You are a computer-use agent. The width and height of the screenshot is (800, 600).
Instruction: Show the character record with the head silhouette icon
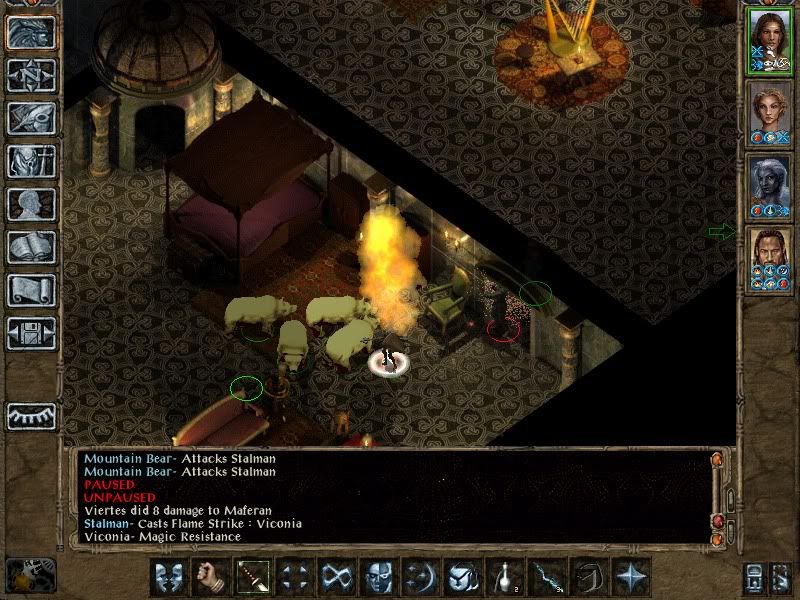(x=32, y=204)
